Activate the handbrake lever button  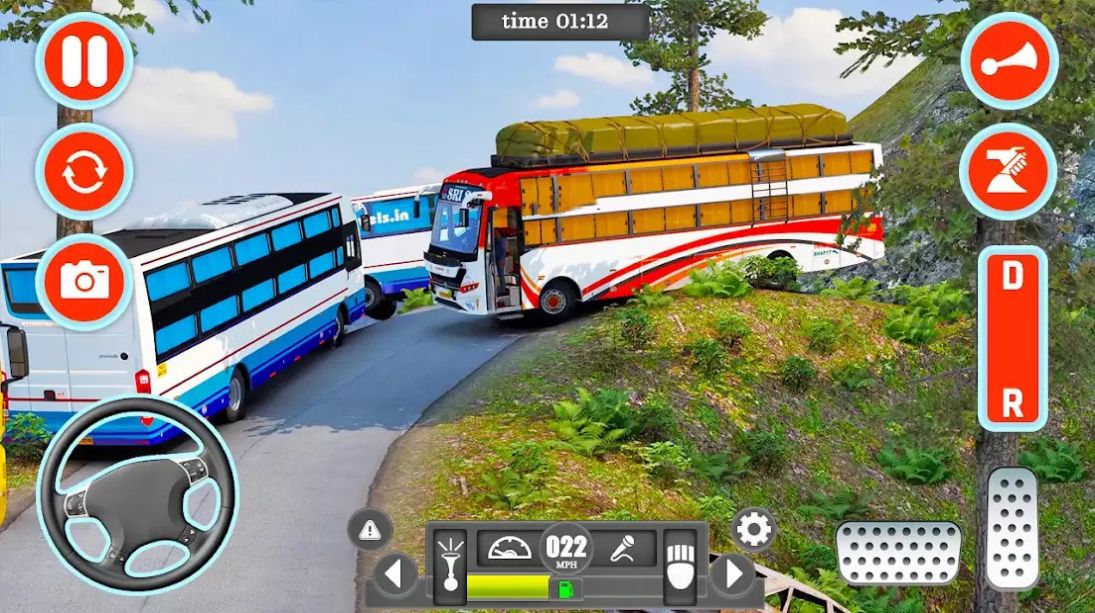point(1009,172)
